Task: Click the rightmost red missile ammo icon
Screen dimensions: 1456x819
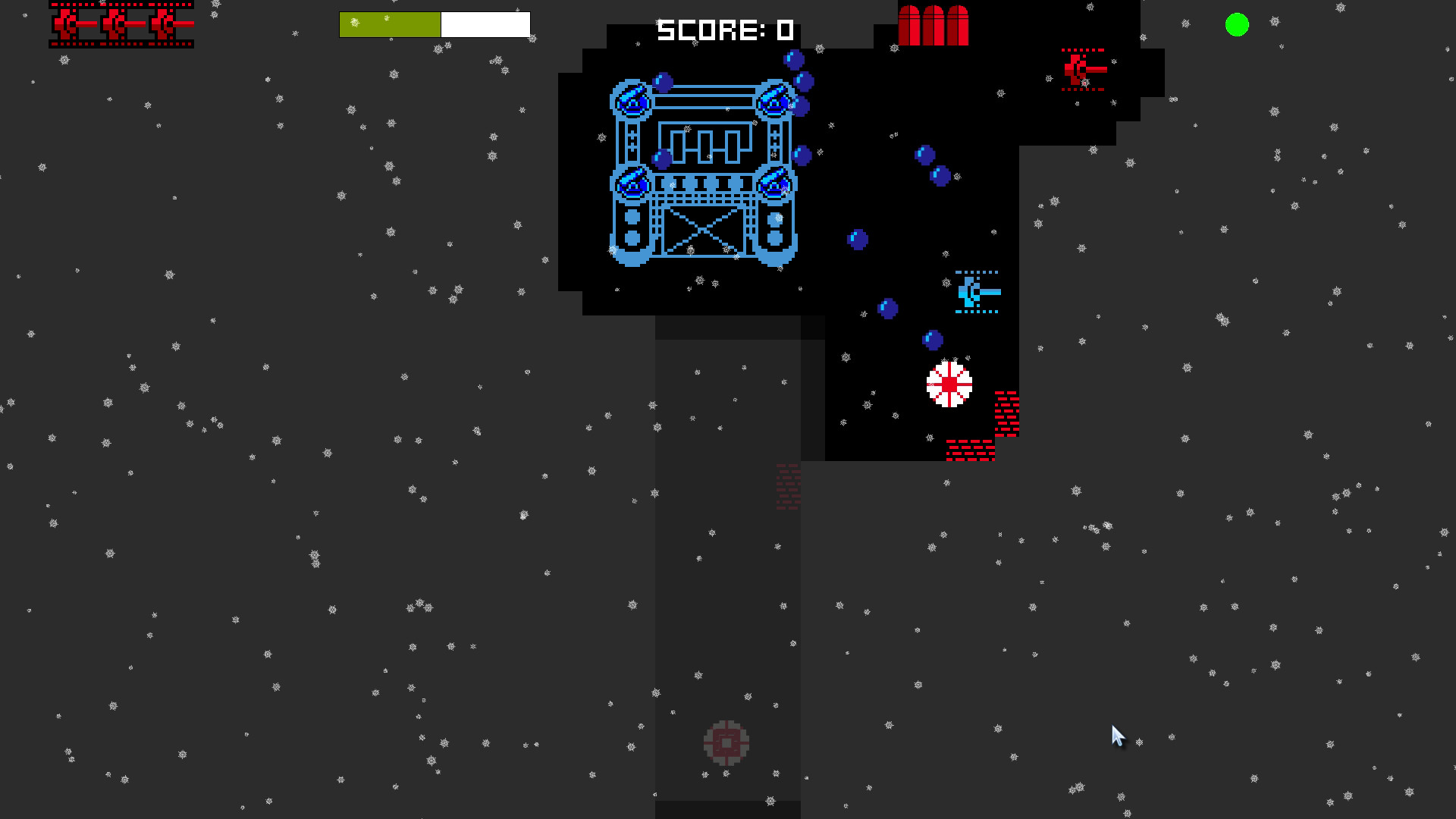Action: pos(958,23)
